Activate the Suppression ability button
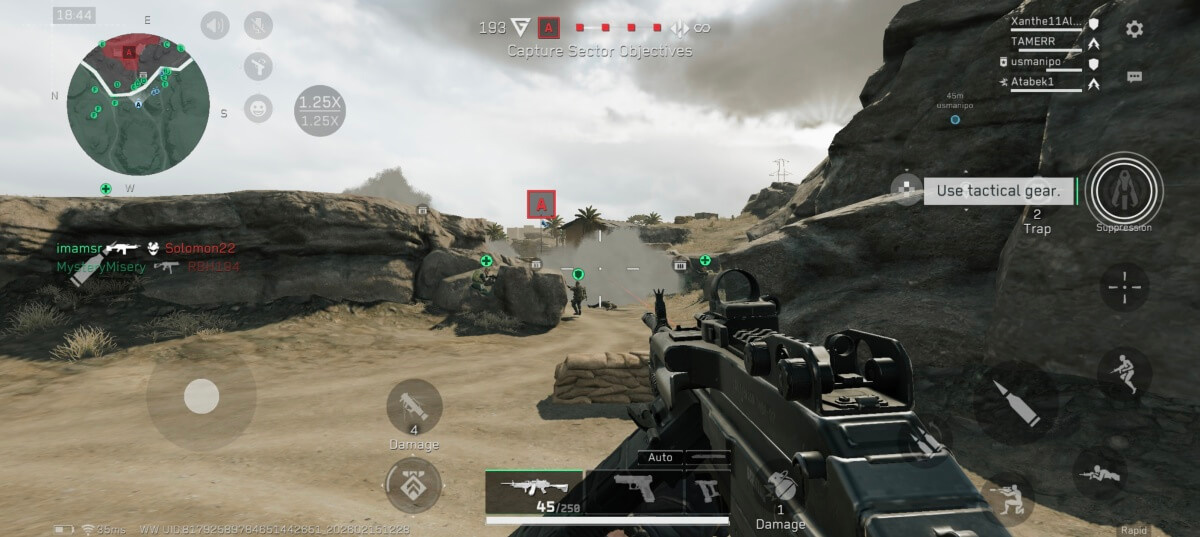This screenshot has height=537, width=1200. pos(1124,188)
